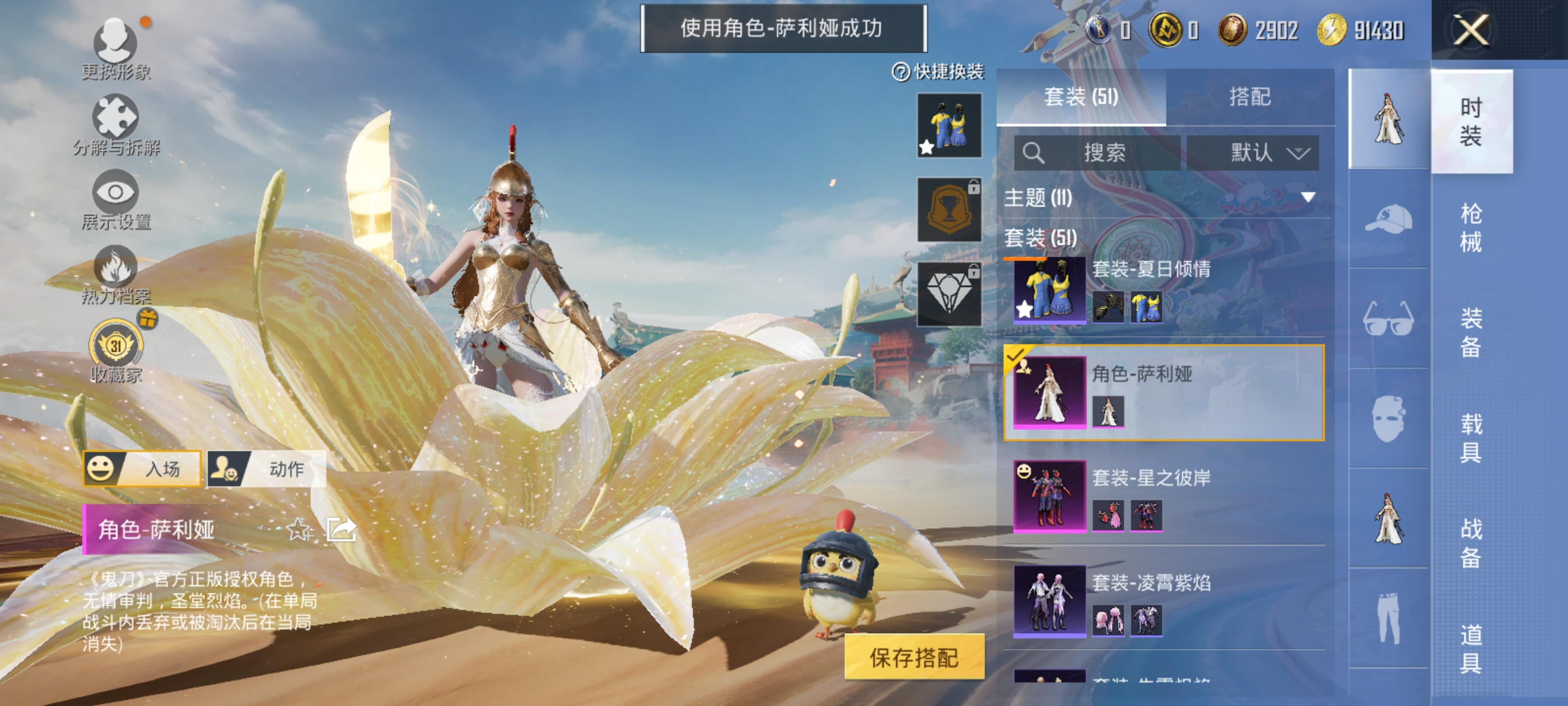The image size is (1568, 706).
Task: Select the 入场 entrance button
Action: [142, 468]
